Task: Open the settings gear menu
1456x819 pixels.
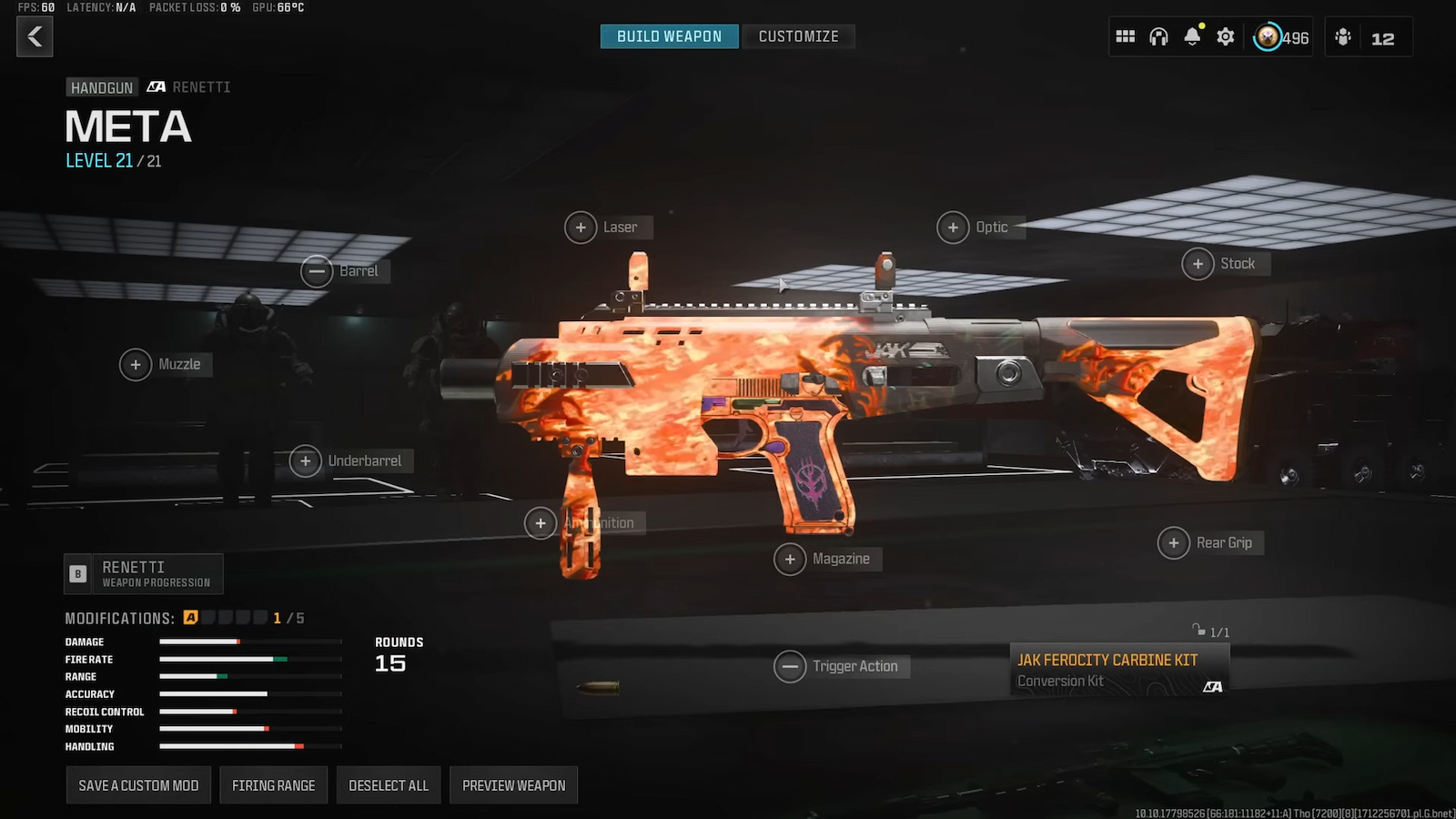Action: (1225, 36)
